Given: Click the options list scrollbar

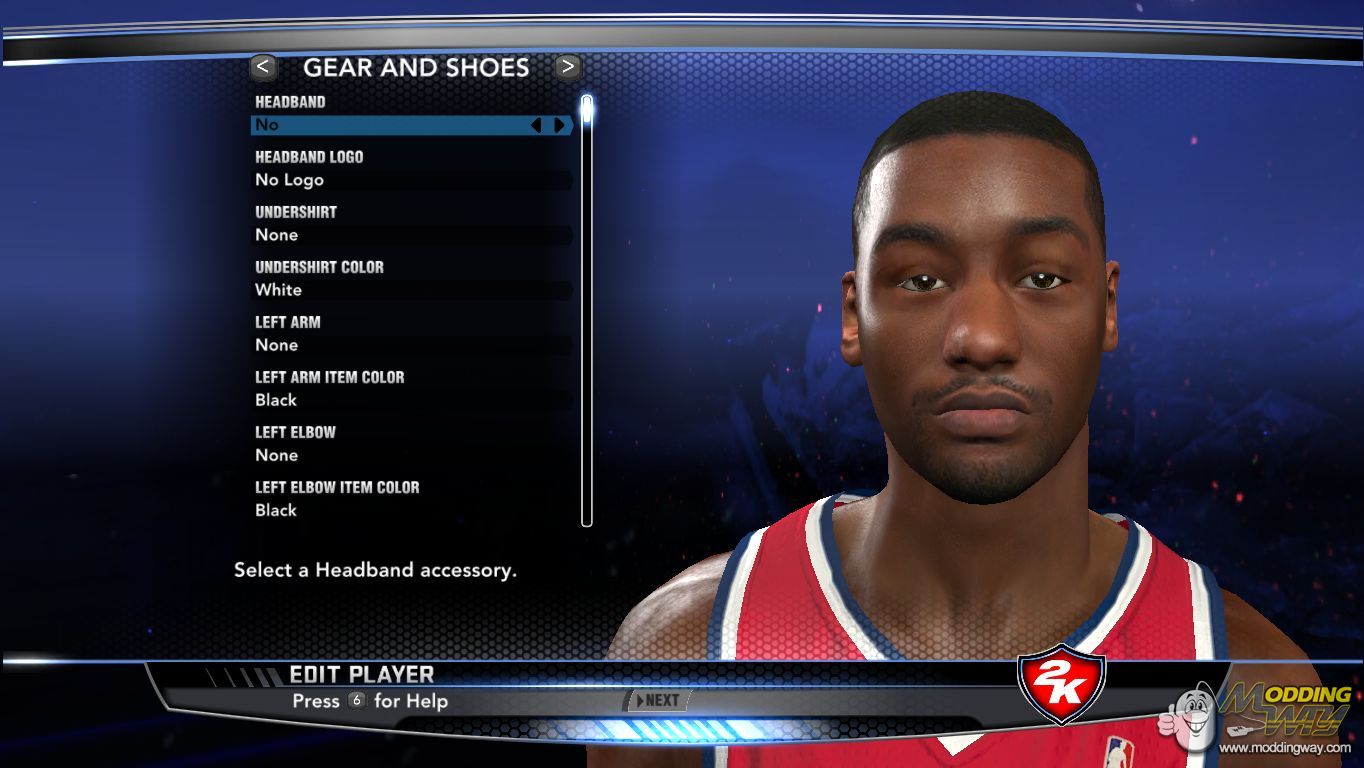Looking at the screenshot, I should (x=587, y=310).
